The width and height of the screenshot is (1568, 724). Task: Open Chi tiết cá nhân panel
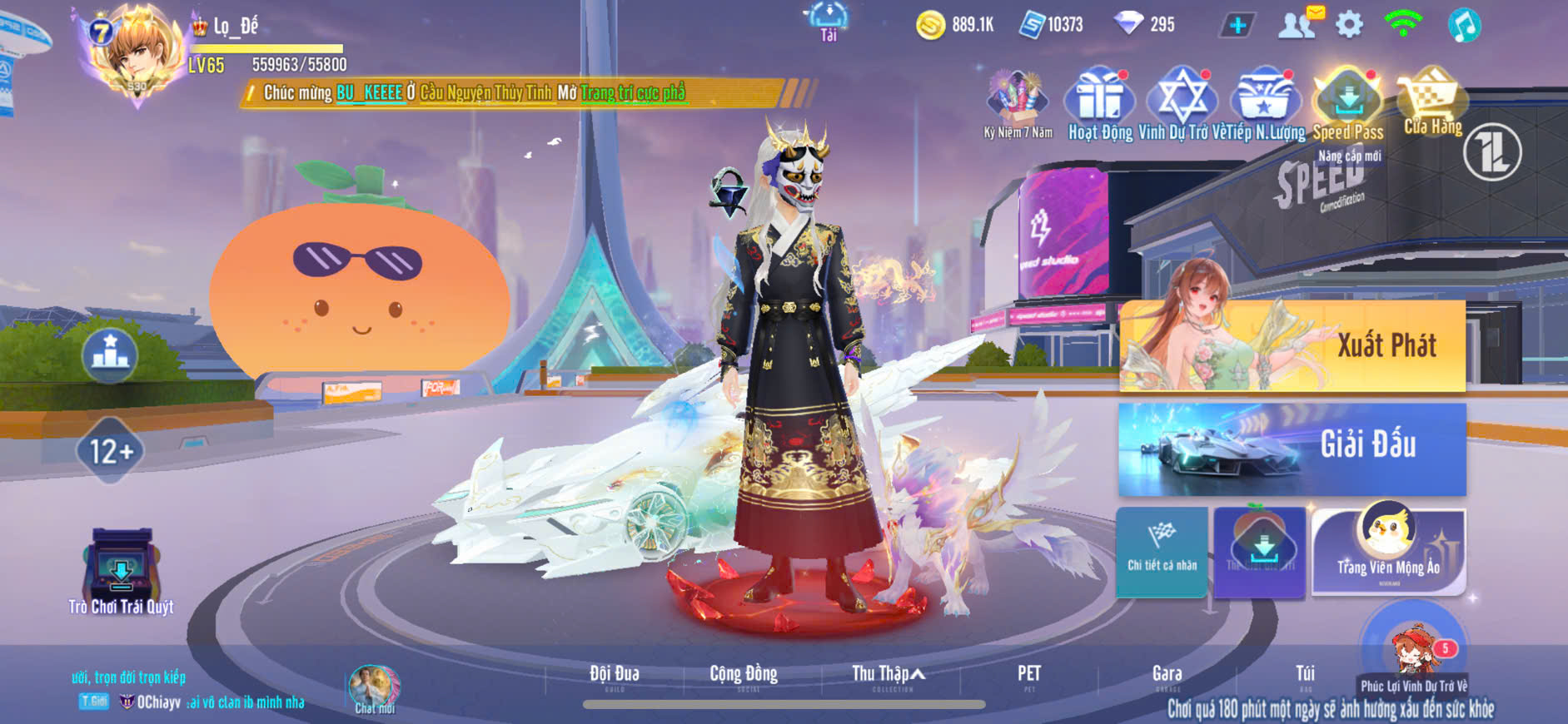pos(1162,551)
